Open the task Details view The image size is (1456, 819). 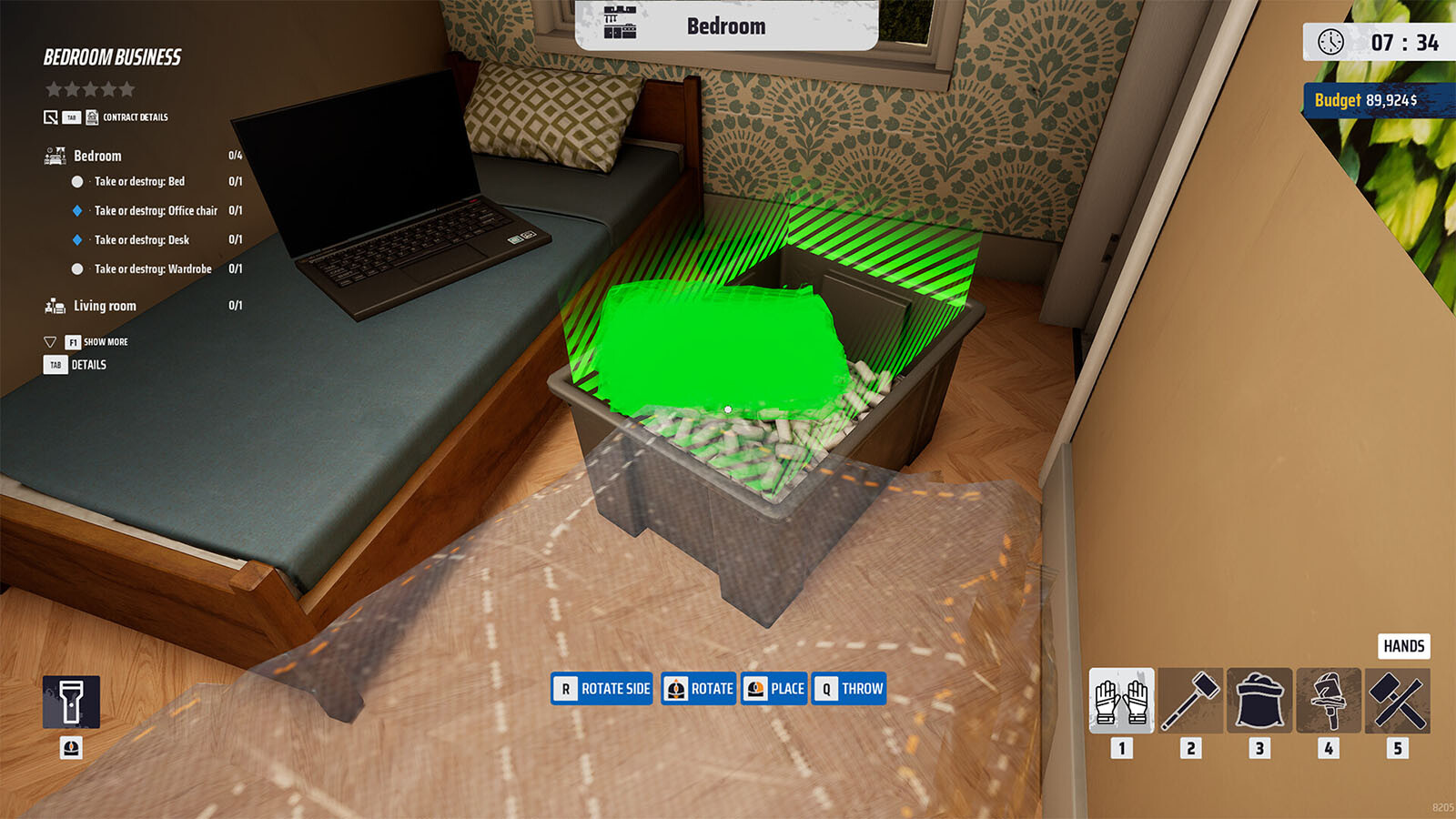click(88, 365)
